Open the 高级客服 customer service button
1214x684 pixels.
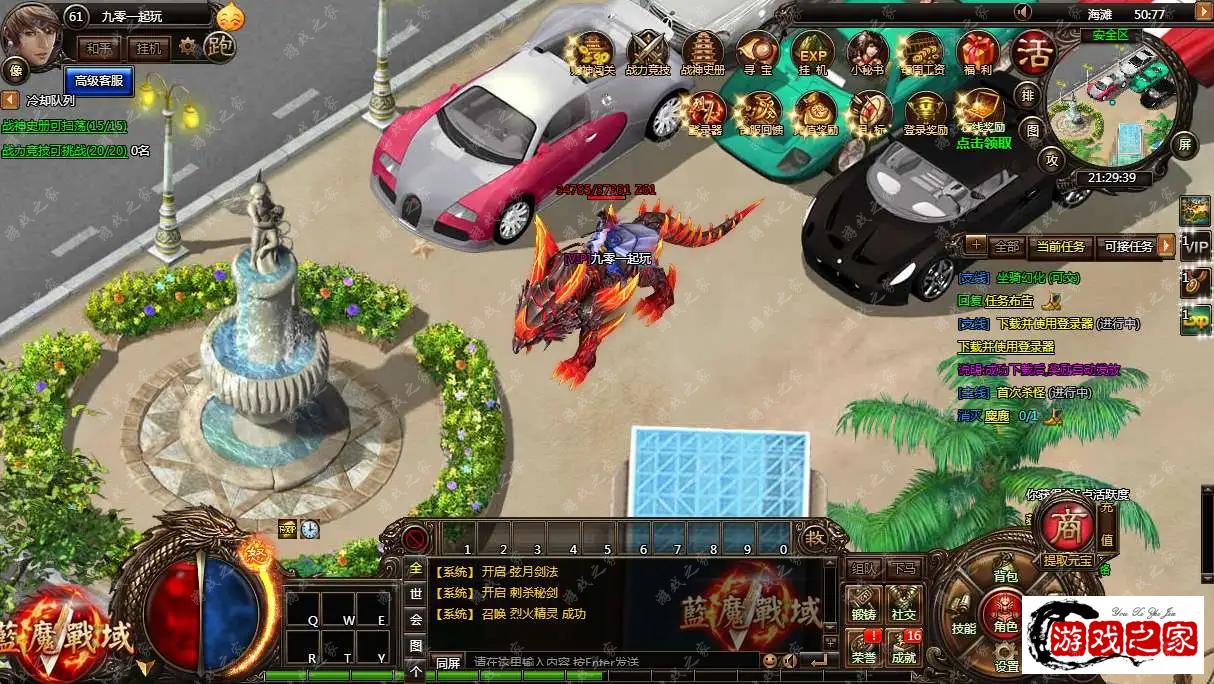tap(99, 80)
